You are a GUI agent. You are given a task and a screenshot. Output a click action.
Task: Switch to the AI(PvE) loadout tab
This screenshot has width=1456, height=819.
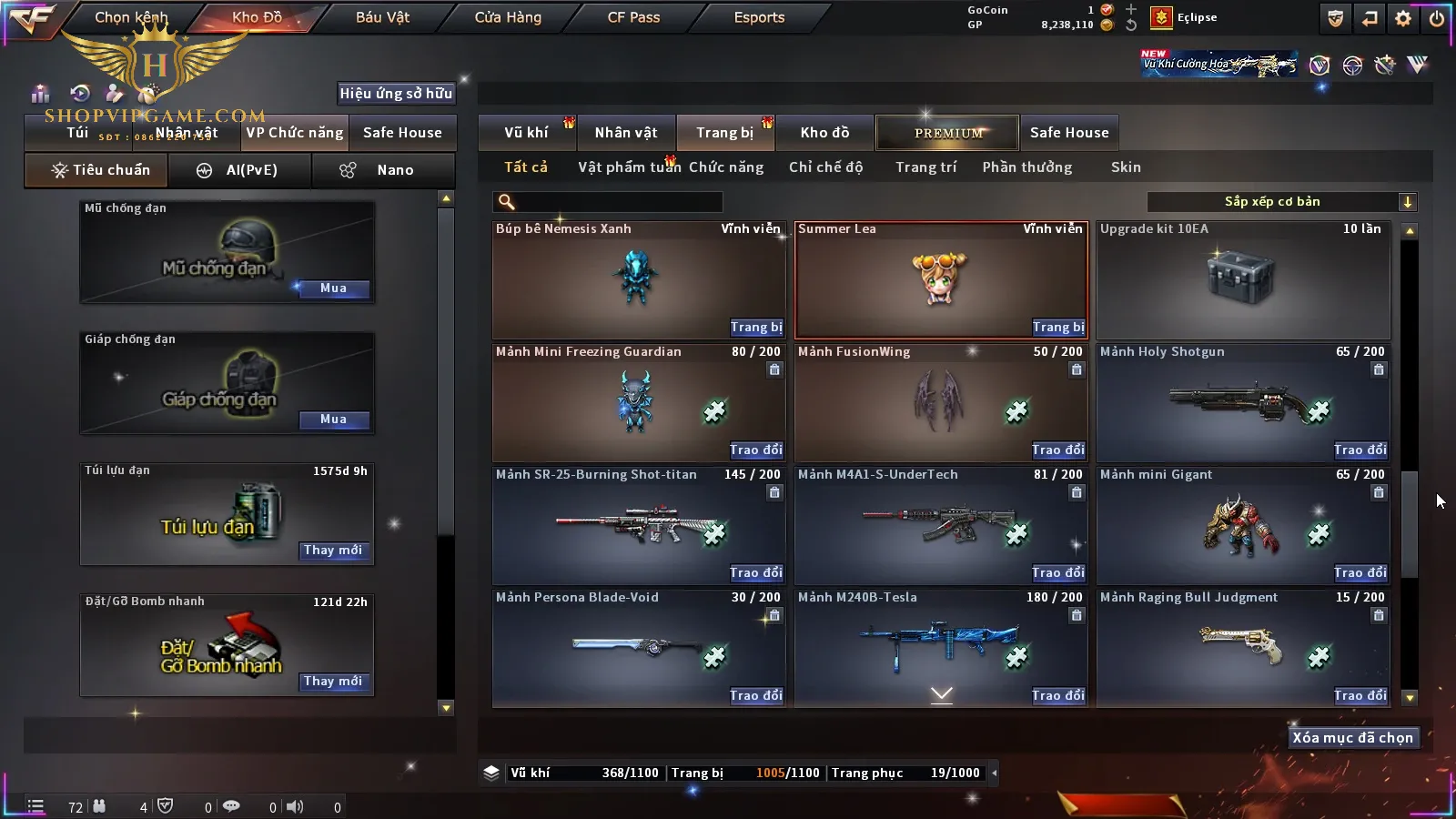[x=240, y=170]
